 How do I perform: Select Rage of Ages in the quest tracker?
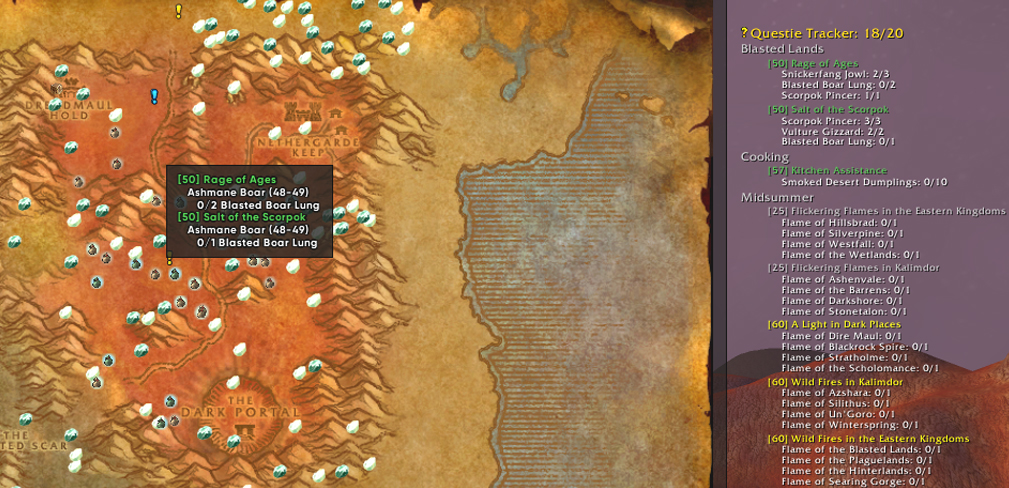pyautogui.click(x=812, y=63)
